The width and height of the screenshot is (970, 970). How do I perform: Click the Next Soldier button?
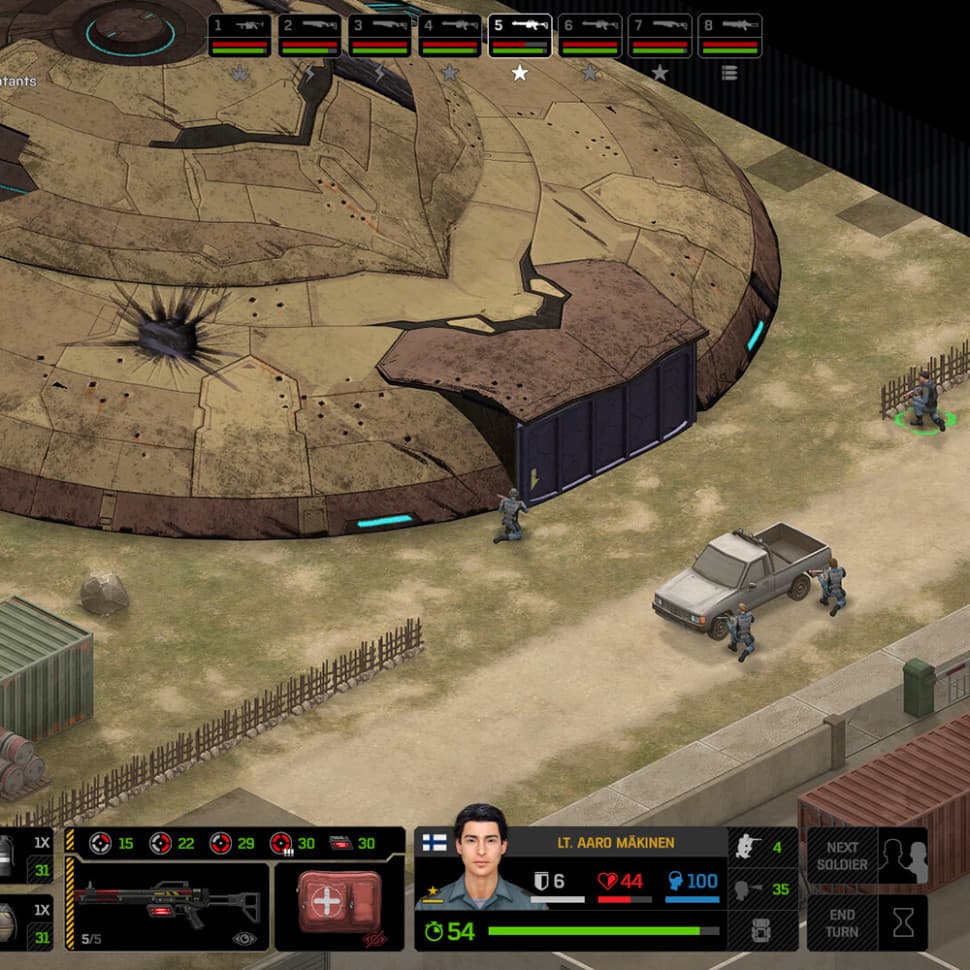click(x=867, y=855)
